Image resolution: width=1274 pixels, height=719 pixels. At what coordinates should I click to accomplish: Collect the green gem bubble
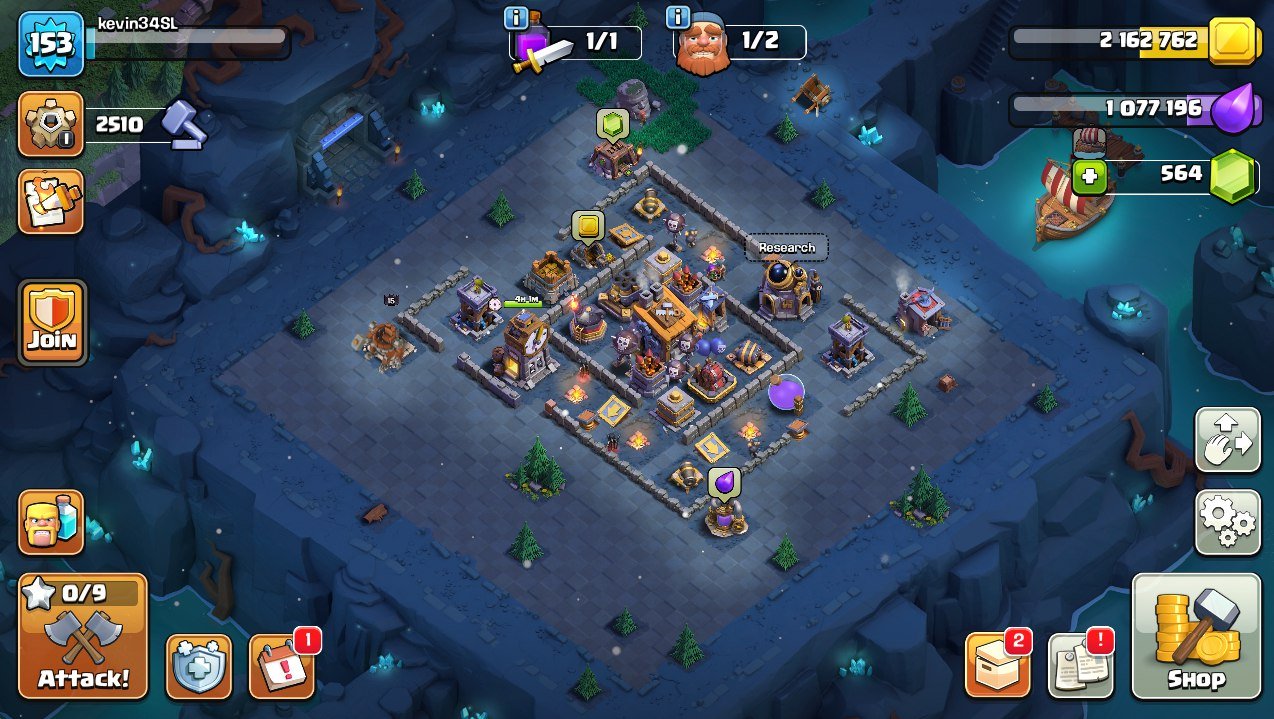pyautogui.click(x=612, y=124)
